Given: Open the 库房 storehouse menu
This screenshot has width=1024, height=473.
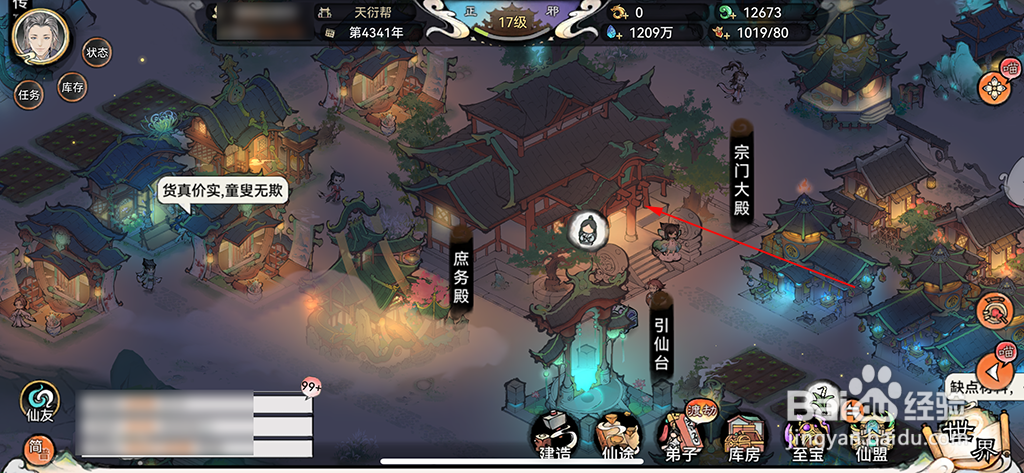Looking at the screenshot, I should [743, 436].
